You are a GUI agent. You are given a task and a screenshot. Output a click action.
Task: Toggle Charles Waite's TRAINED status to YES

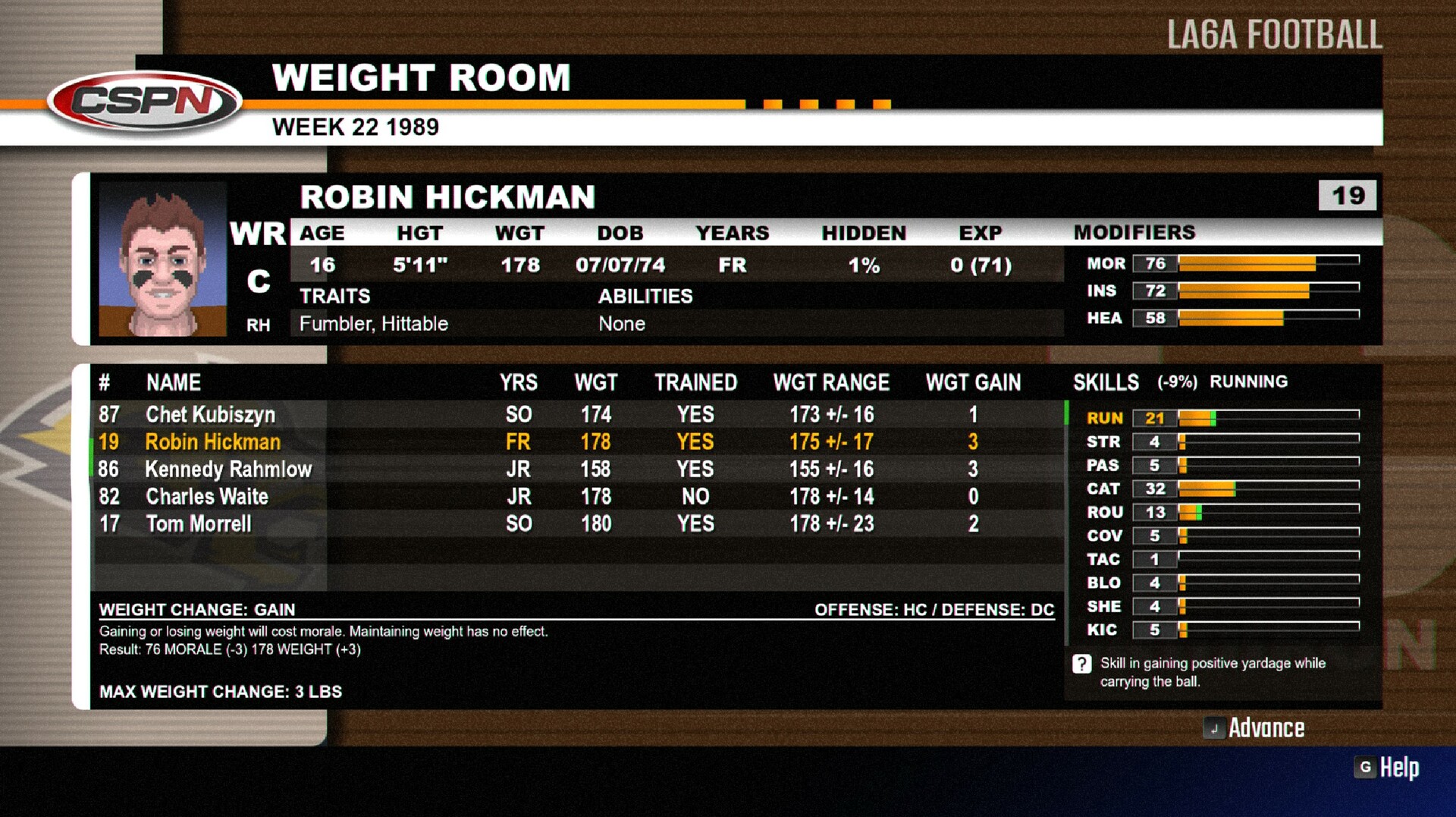tap(694, 496)
